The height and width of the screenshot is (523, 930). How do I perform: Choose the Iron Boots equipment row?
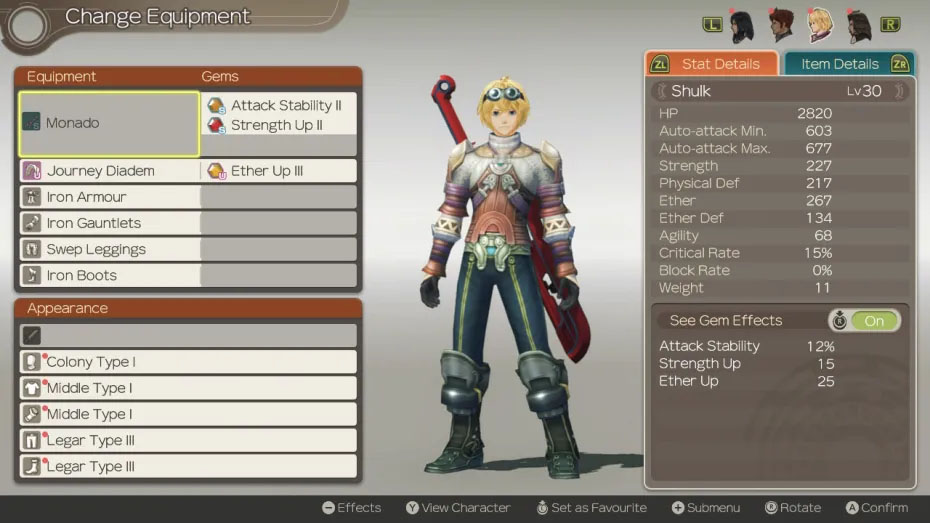(109, 275)
